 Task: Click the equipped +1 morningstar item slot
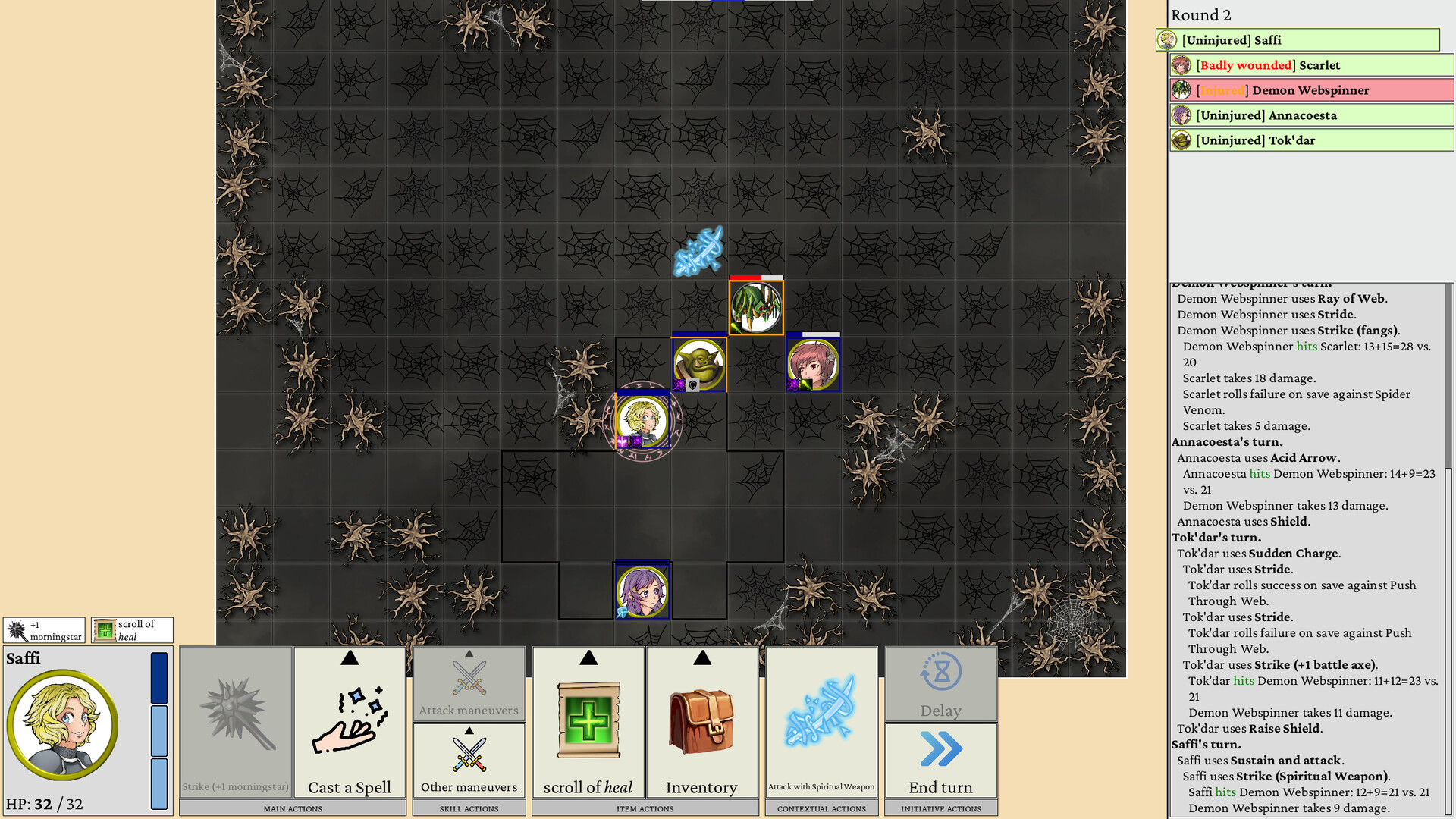click(x=45, y=629)
